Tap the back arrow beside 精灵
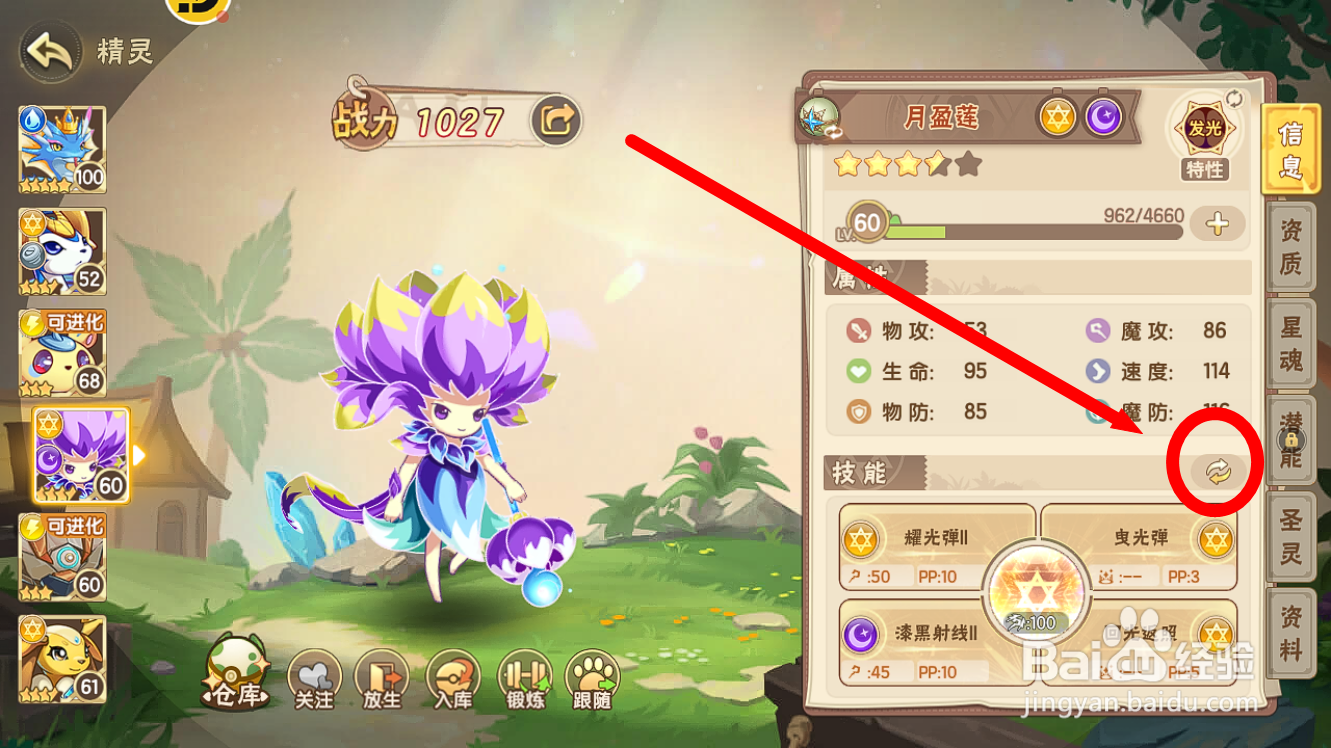 point(48,52)
